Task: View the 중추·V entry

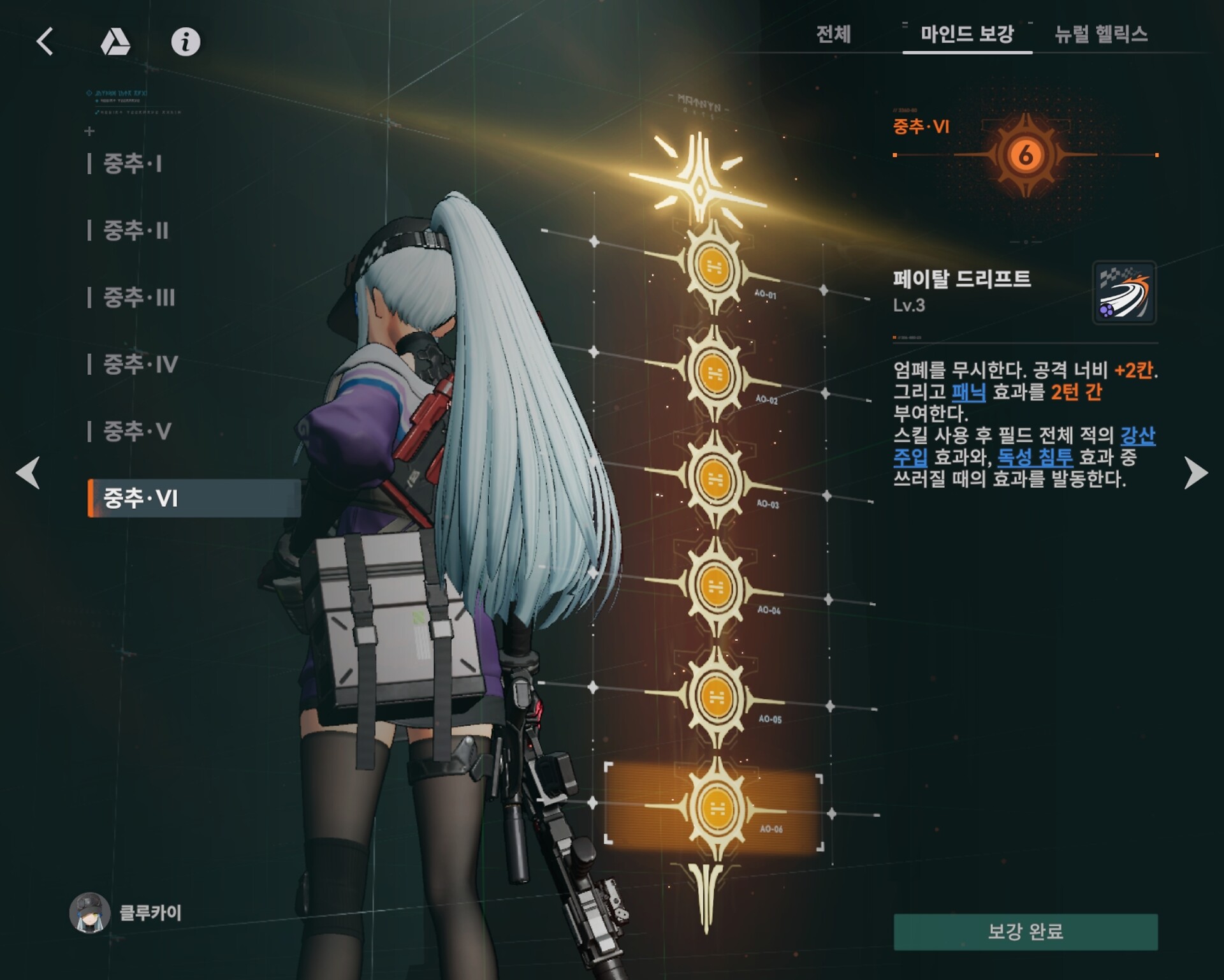Action: 137,432
